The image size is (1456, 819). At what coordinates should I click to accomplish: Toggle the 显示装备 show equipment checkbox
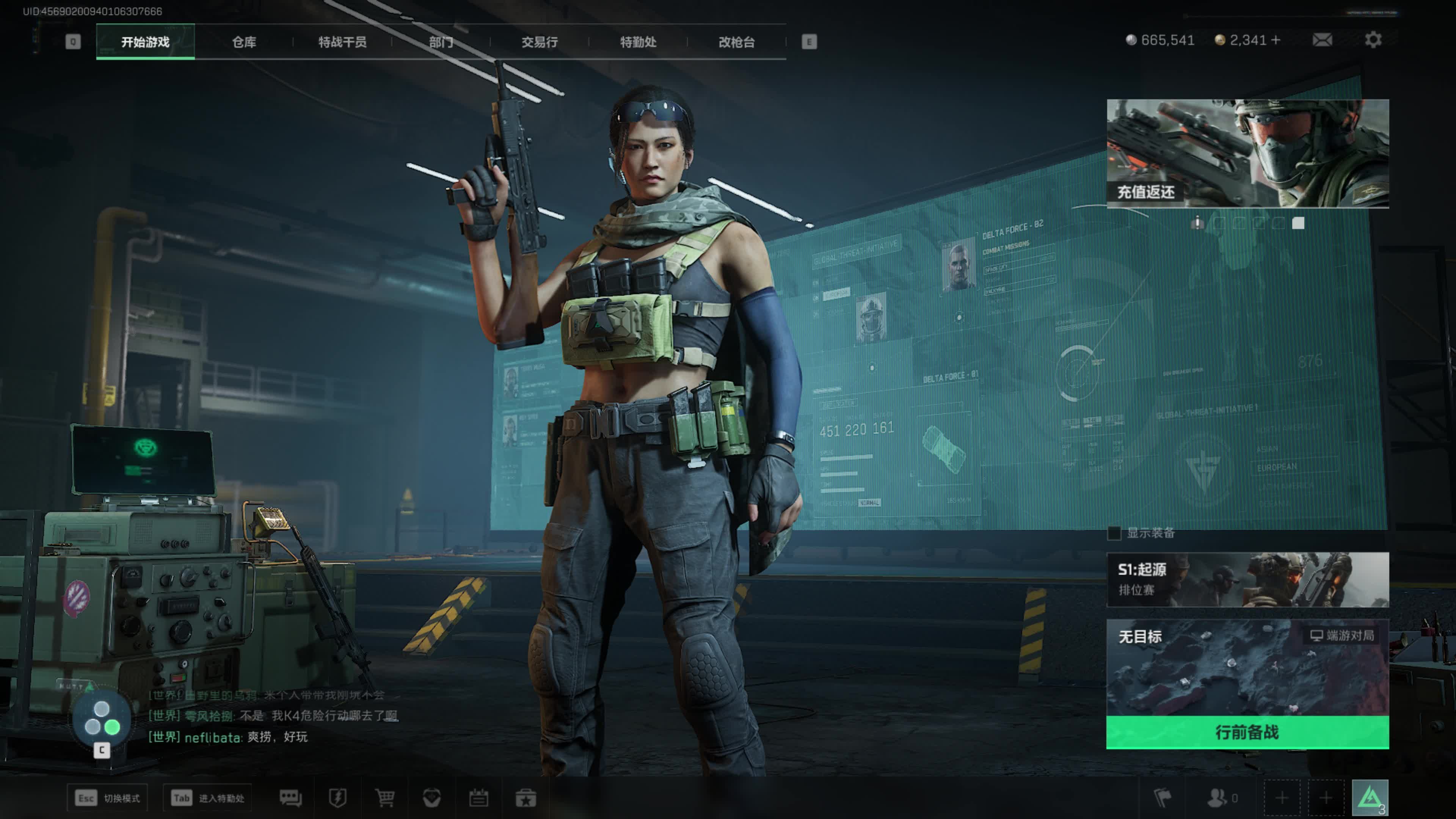tap(1114, 533)
